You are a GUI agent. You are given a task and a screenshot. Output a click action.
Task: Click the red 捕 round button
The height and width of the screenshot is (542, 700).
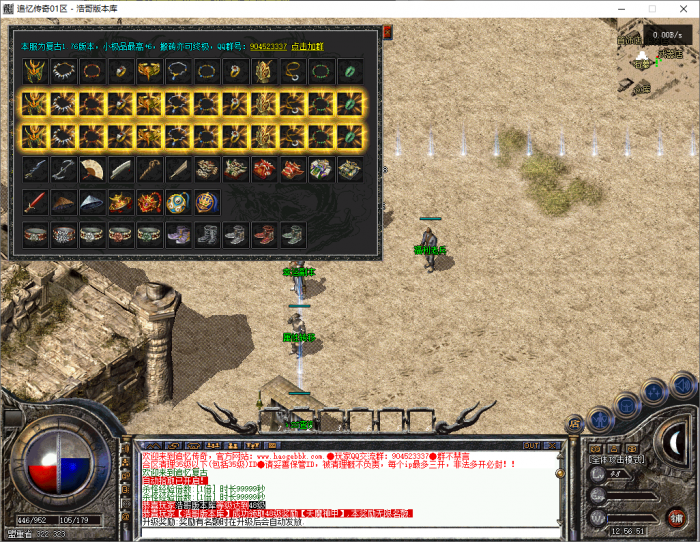pos(677,516)
